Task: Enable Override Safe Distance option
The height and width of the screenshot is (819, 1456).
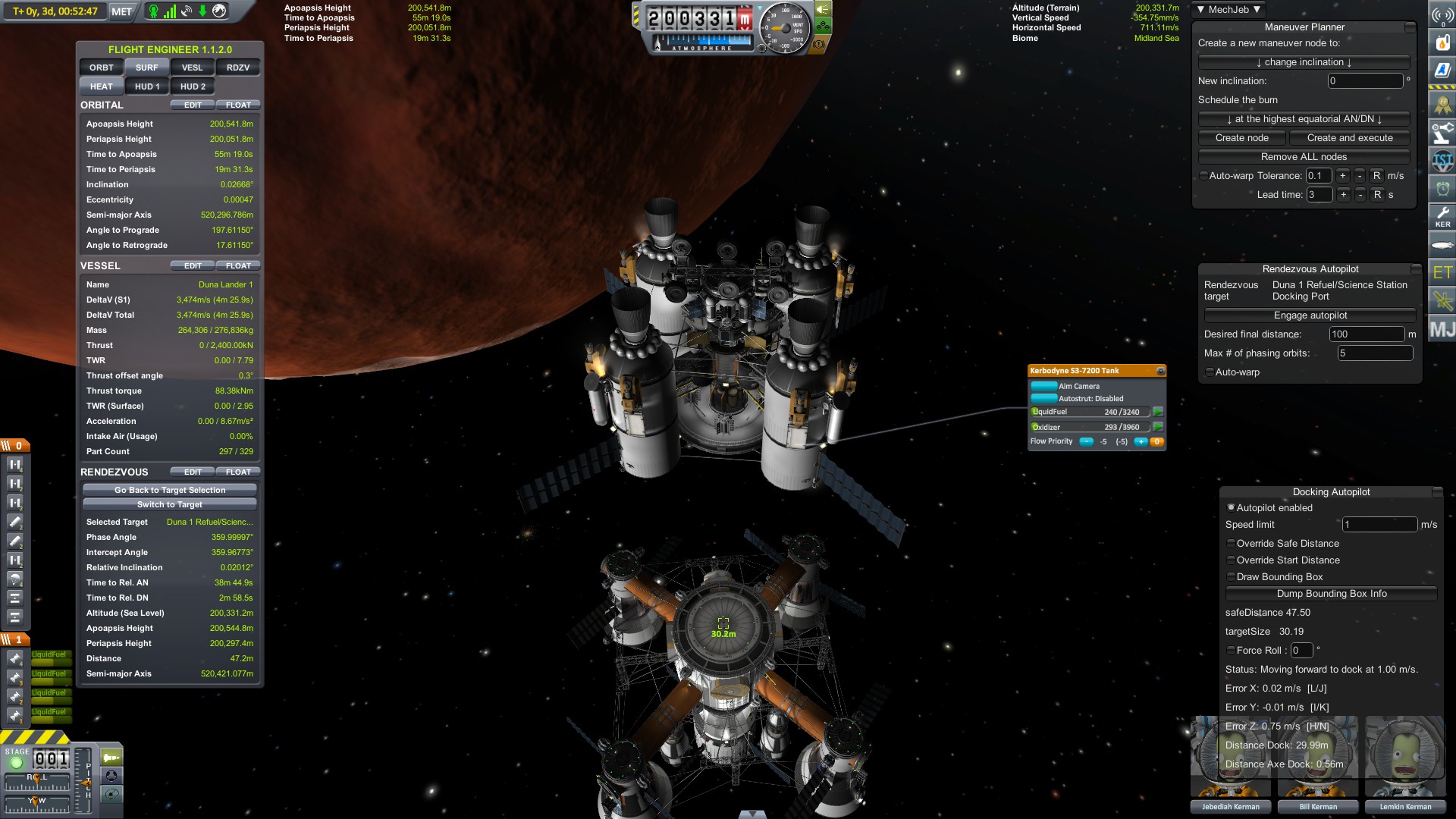Action: pos(1231,544)
